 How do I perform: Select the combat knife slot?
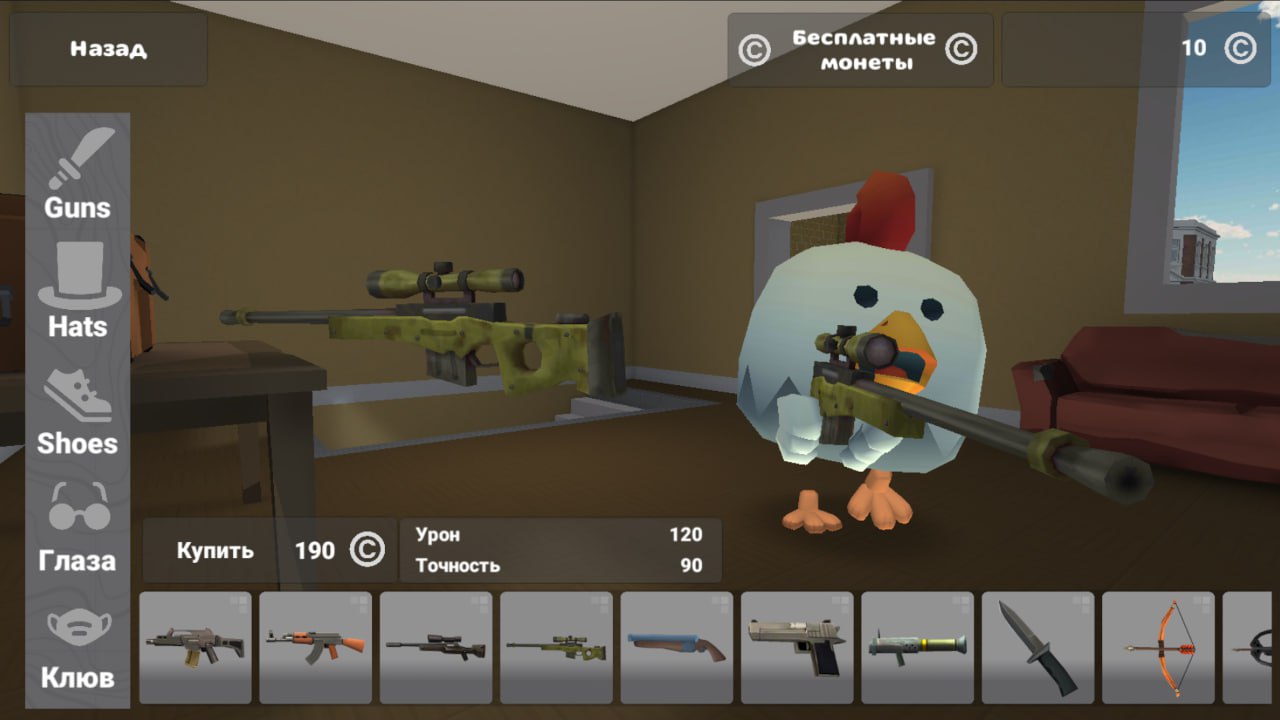pos(1037,647)
